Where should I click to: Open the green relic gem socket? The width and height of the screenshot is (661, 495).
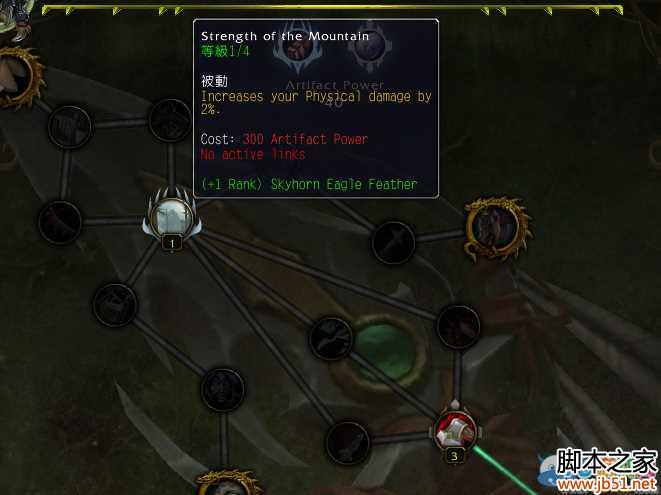pos(381,343)
